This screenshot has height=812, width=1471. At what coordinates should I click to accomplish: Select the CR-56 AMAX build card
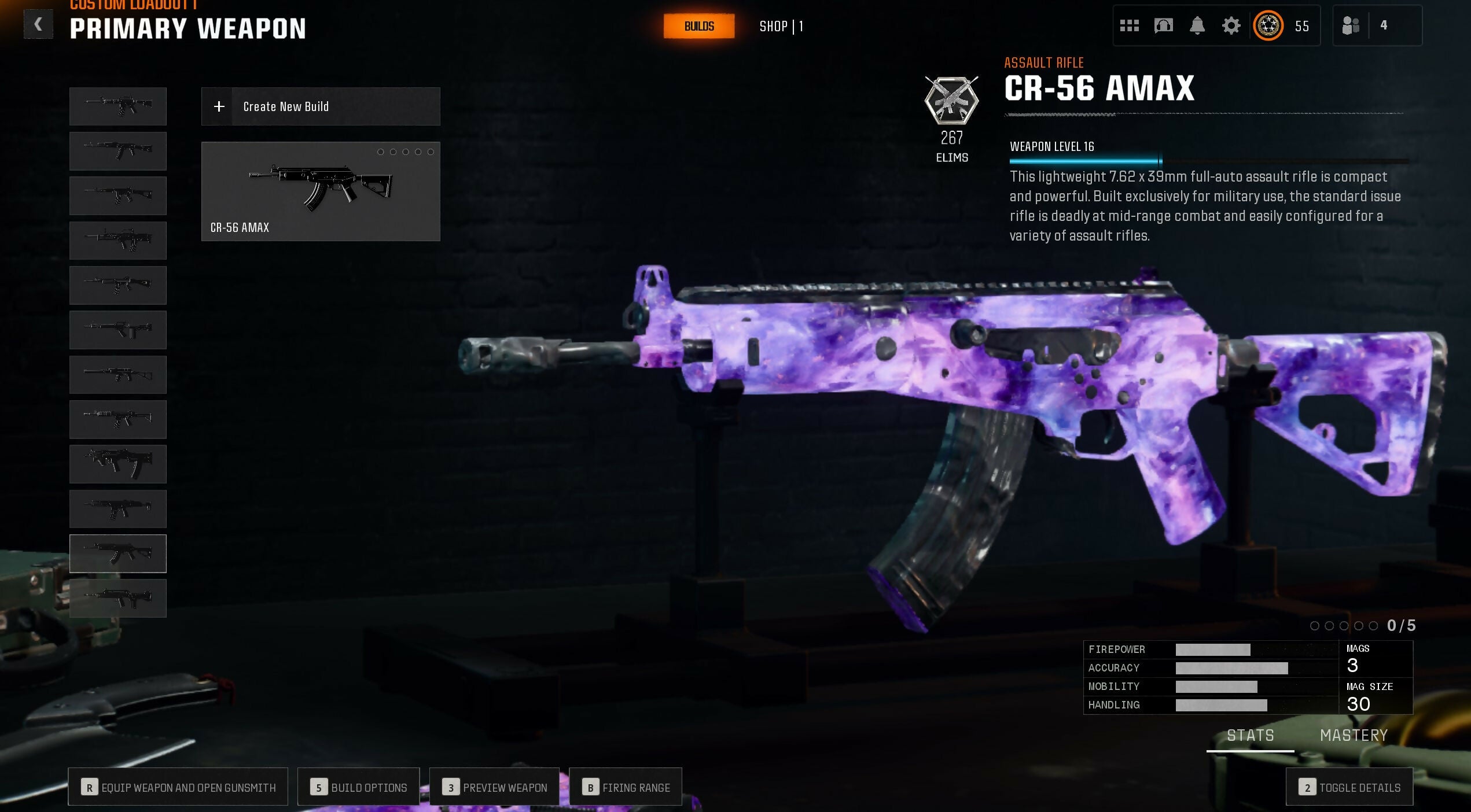[320, 191]
